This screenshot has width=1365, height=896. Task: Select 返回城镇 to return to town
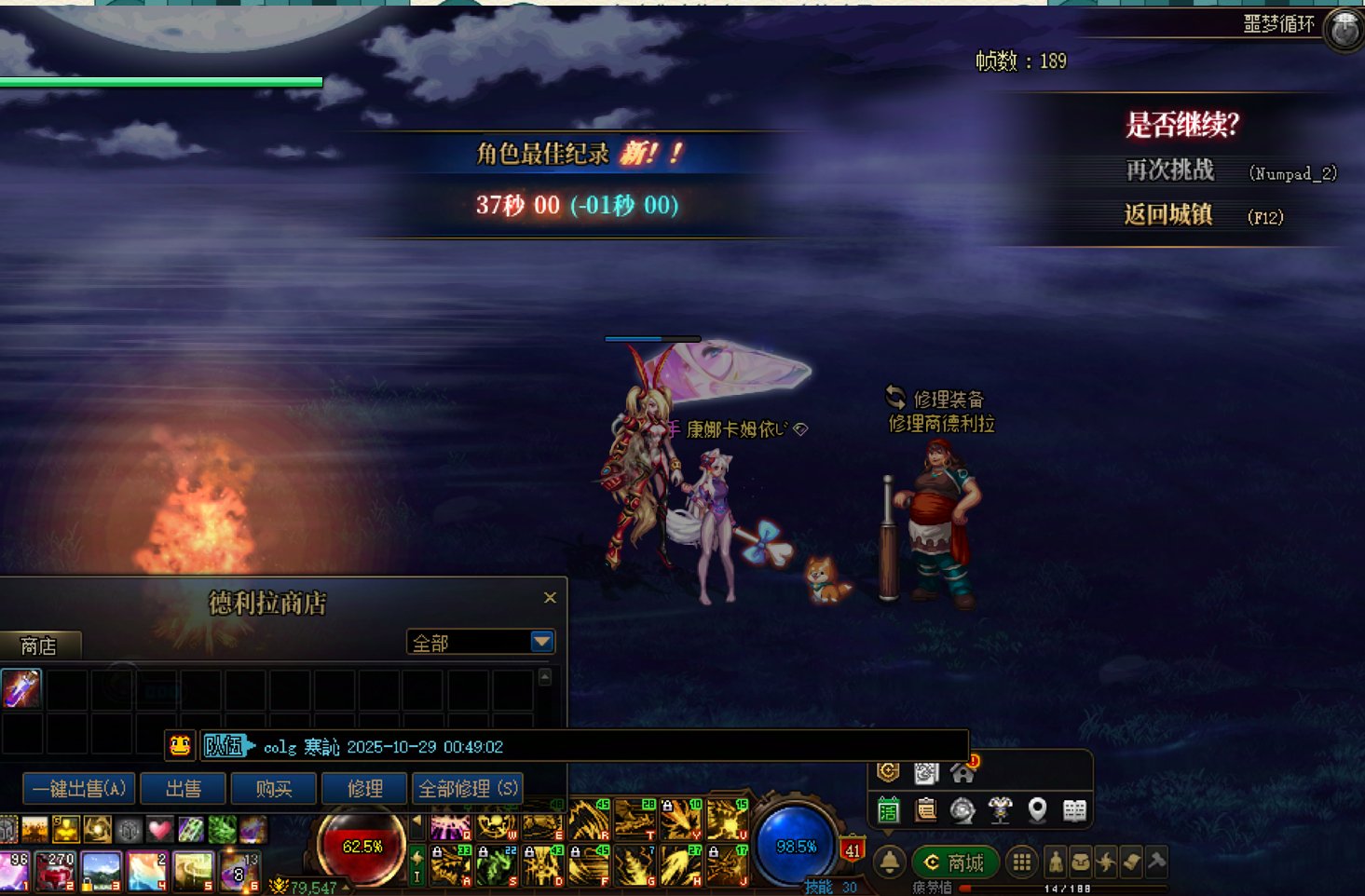[1167, 215]
